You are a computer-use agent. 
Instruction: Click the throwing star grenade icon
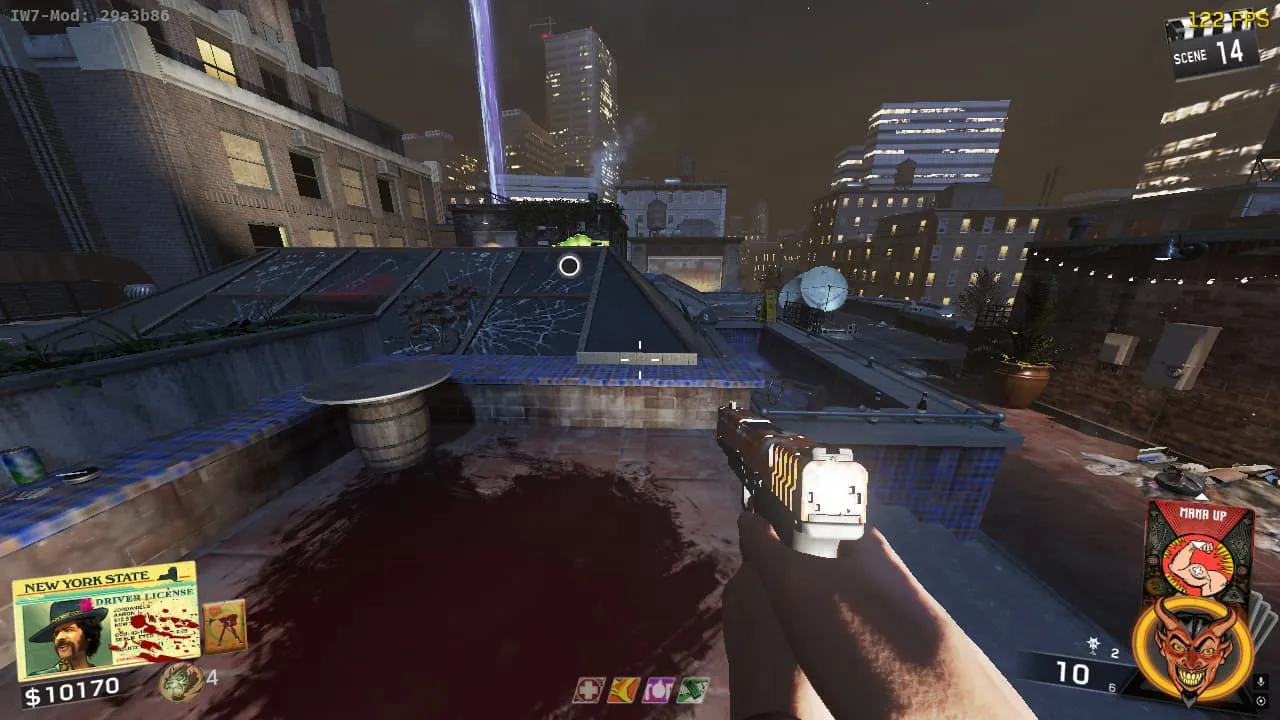(1094, 646)
